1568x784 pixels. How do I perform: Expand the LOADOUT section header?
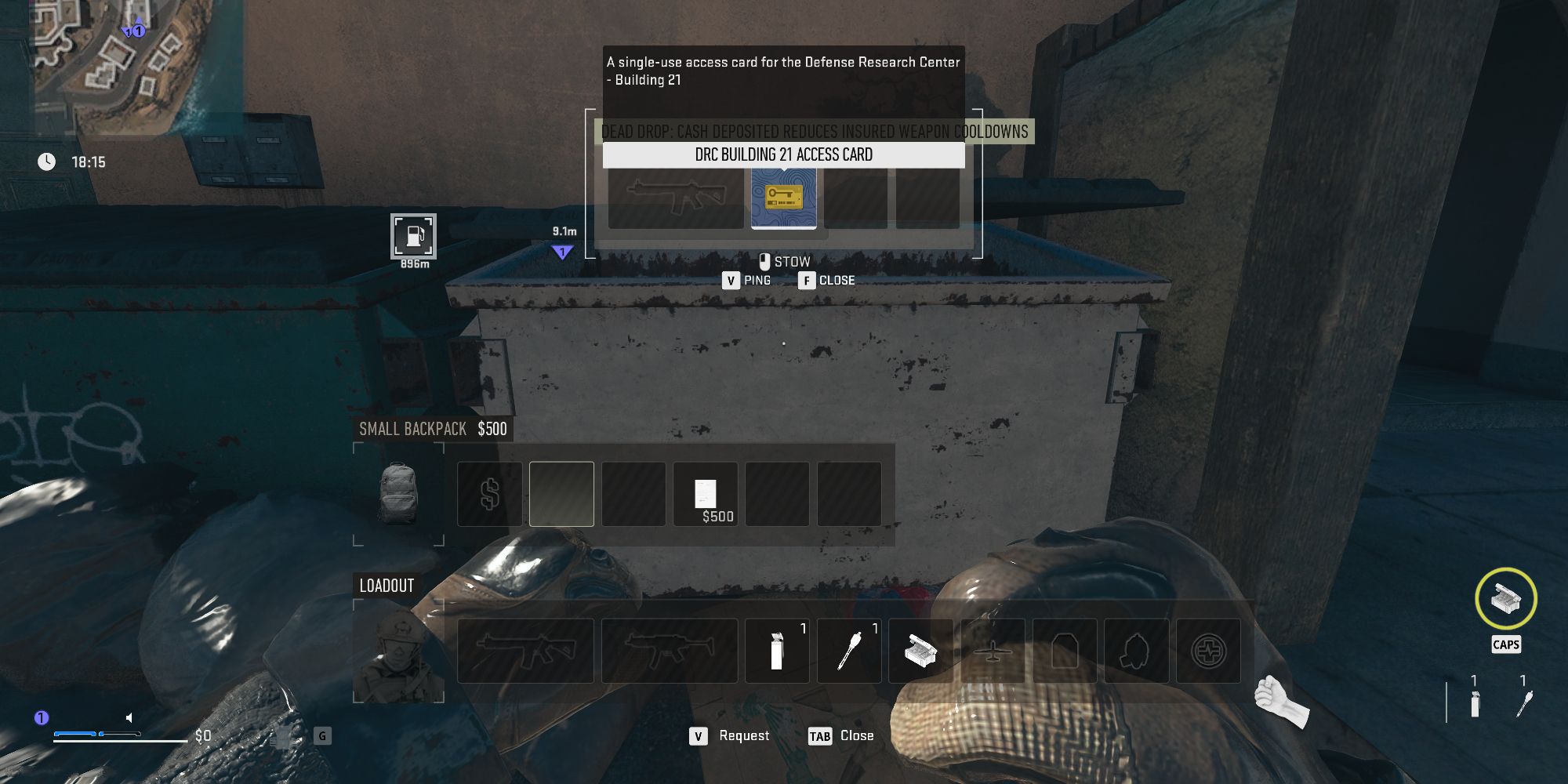click(386, 585)
